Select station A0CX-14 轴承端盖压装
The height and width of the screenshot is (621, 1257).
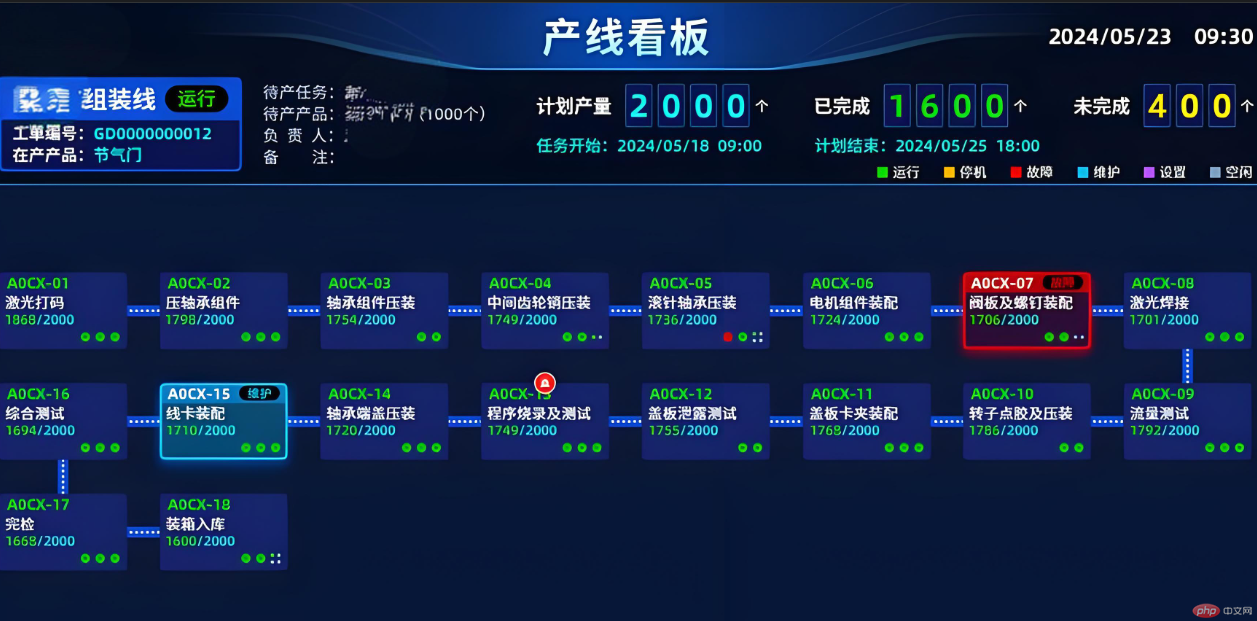click(x=384, y=421)
